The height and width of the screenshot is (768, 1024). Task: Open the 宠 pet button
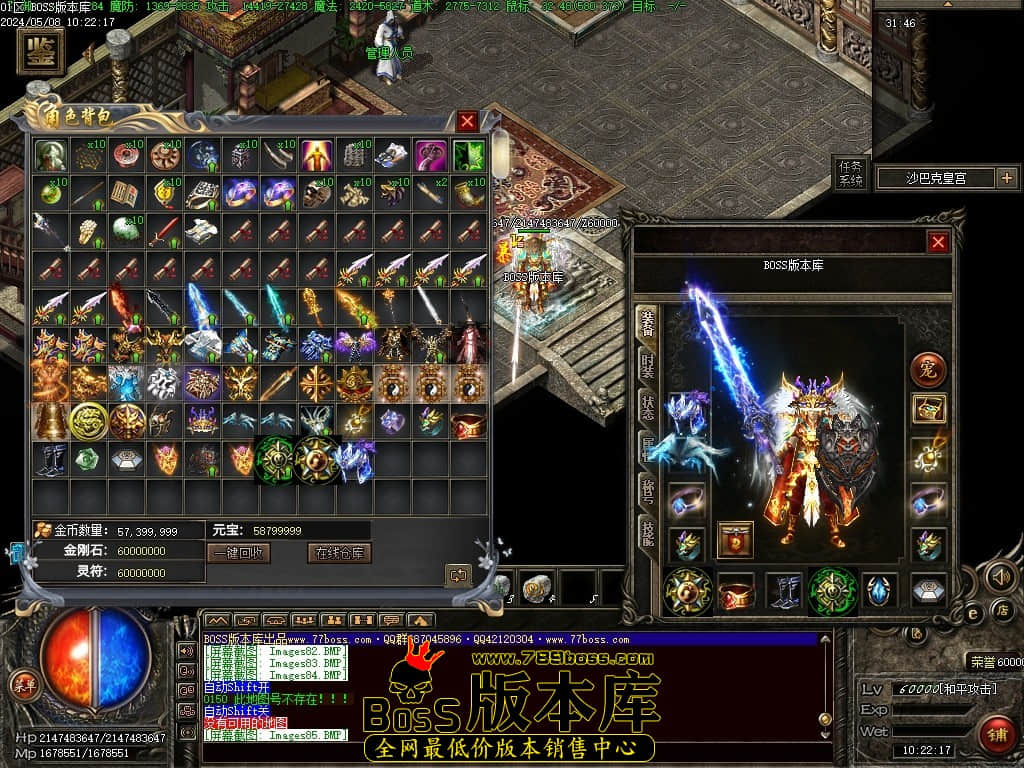pos(928,369)
